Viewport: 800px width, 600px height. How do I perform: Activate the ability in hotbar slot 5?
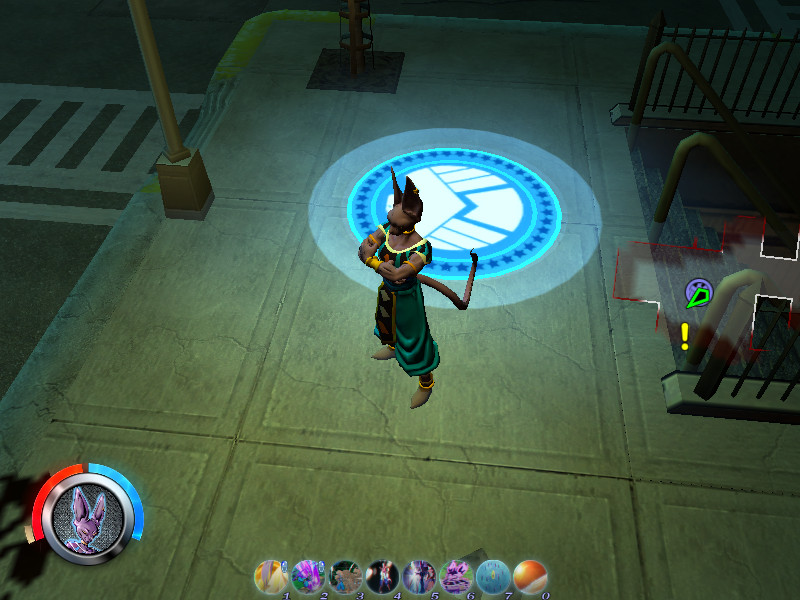[418, 577]
